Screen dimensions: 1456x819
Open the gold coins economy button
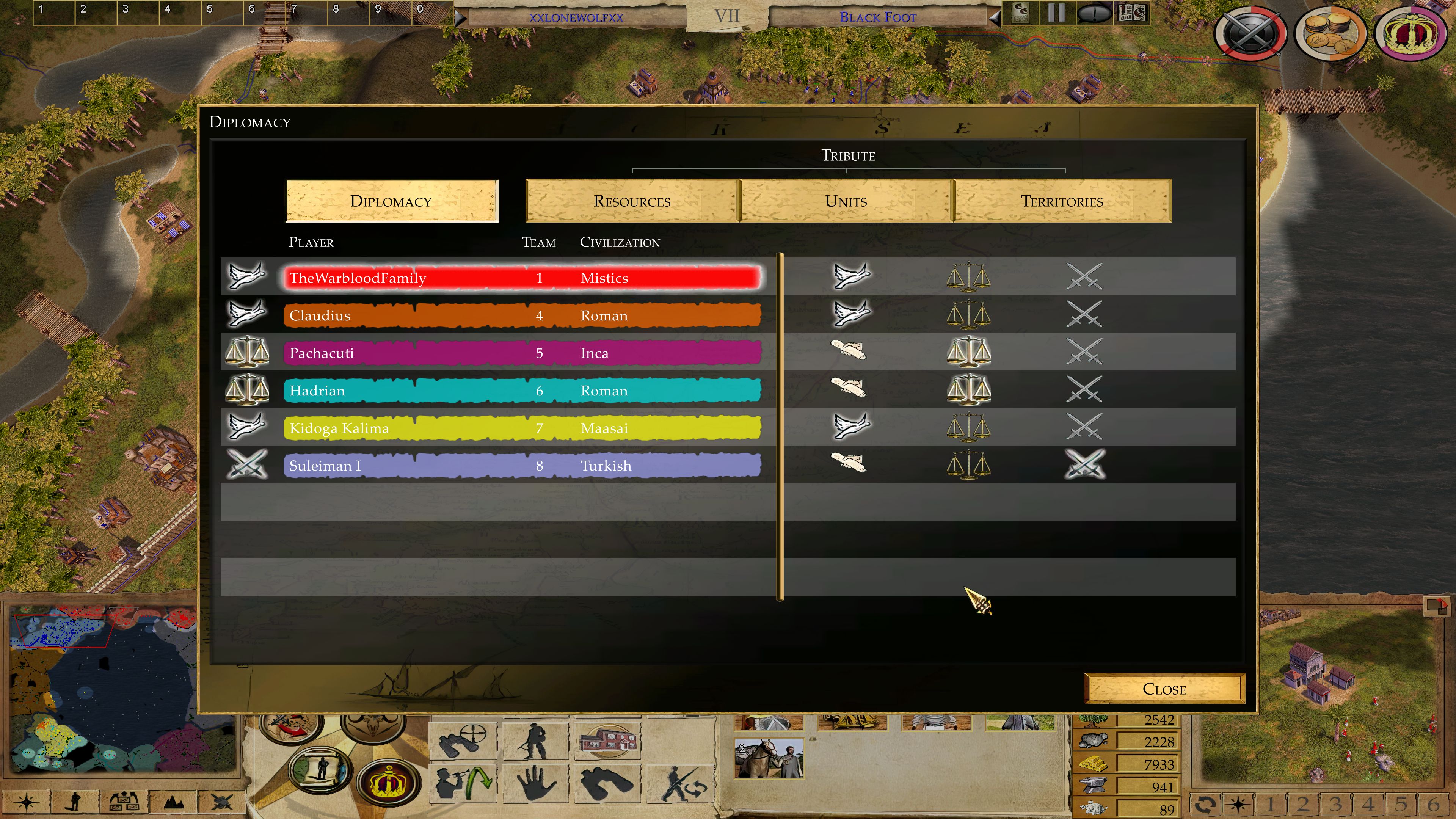[1330, 33]
